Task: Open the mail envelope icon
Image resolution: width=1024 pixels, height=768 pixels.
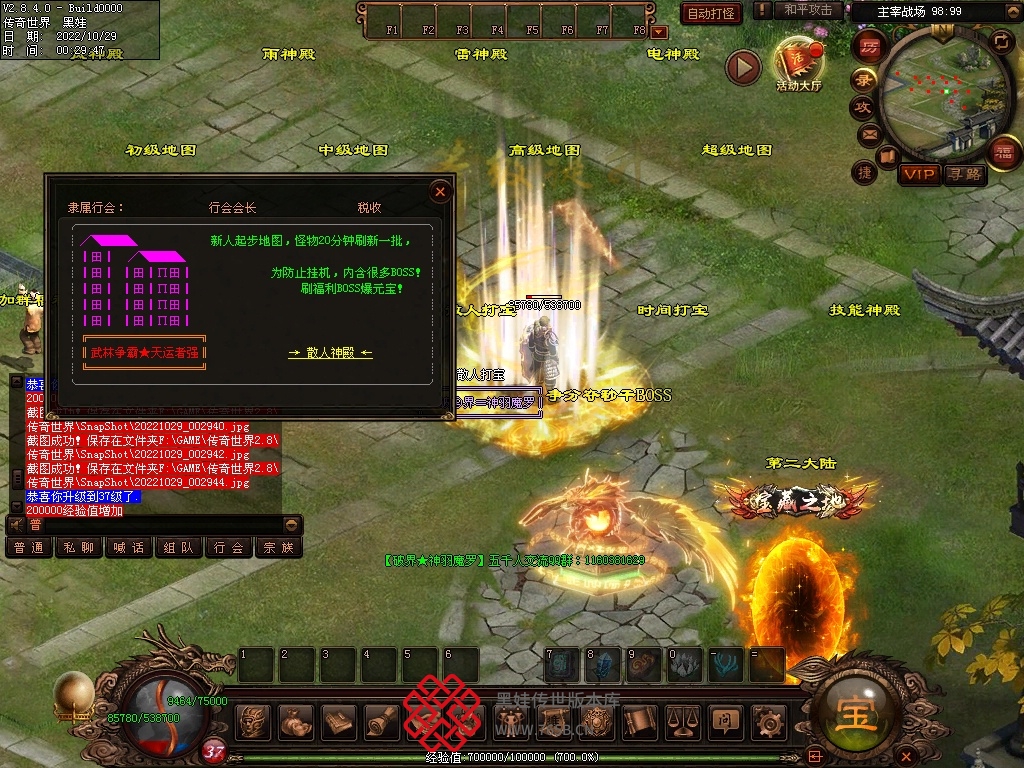Action: click(x=868, y=133)
